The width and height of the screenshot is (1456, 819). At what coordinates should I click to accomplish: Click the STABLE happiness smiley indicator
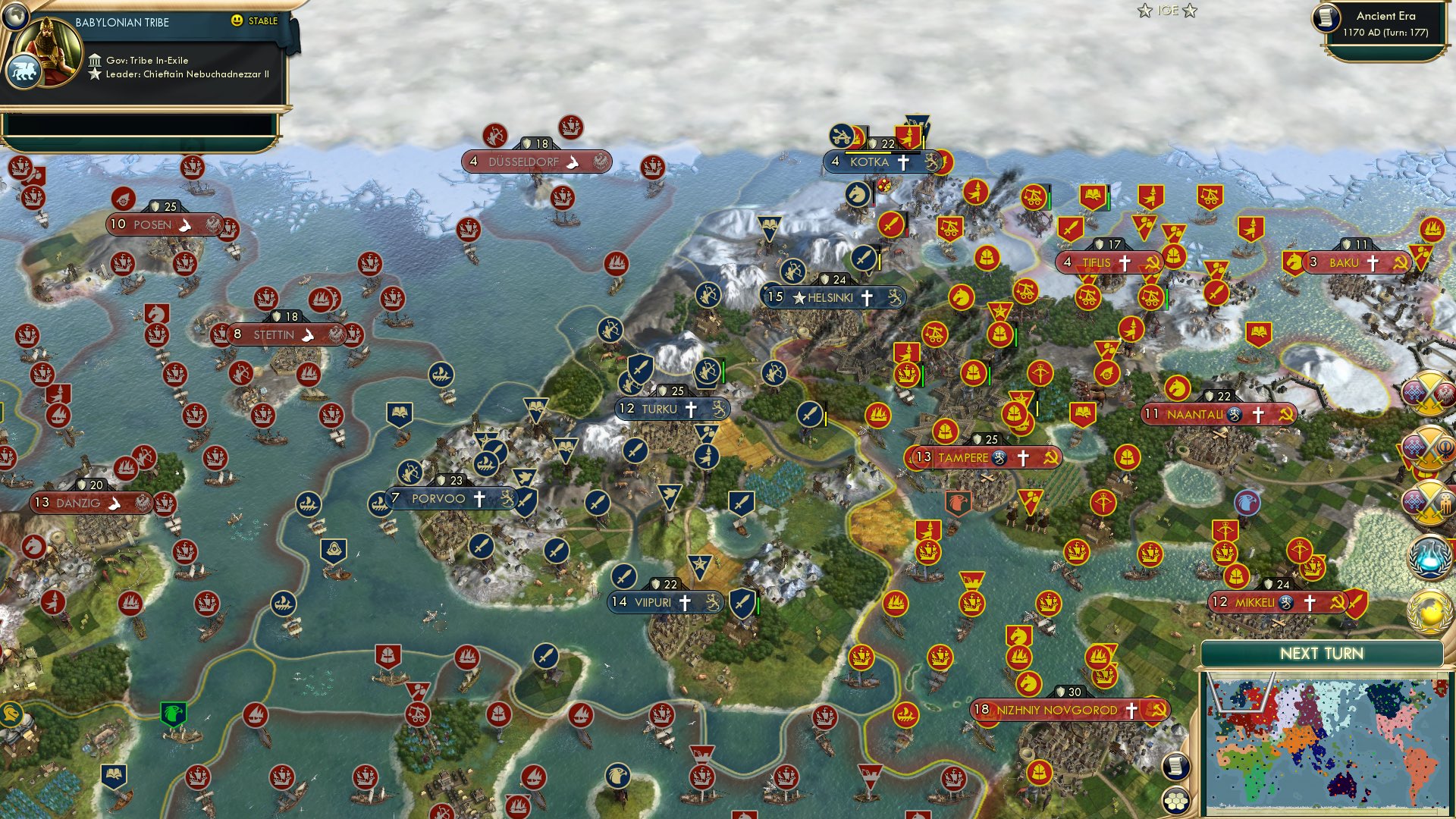tap(237, 22)
